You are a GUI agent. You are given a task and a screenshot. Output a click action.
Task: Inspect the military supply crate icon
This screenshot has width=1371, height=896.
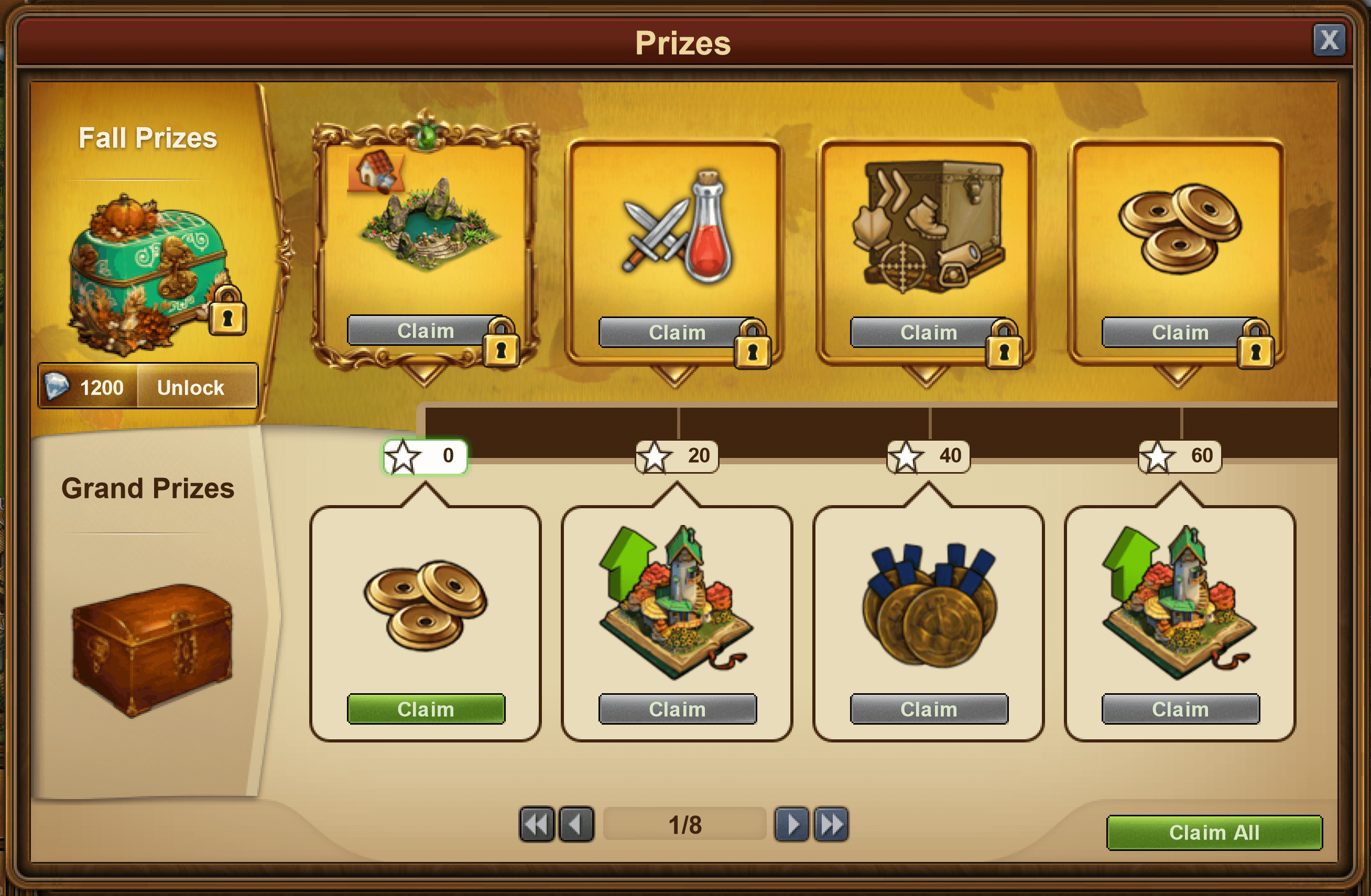point(929,226)
